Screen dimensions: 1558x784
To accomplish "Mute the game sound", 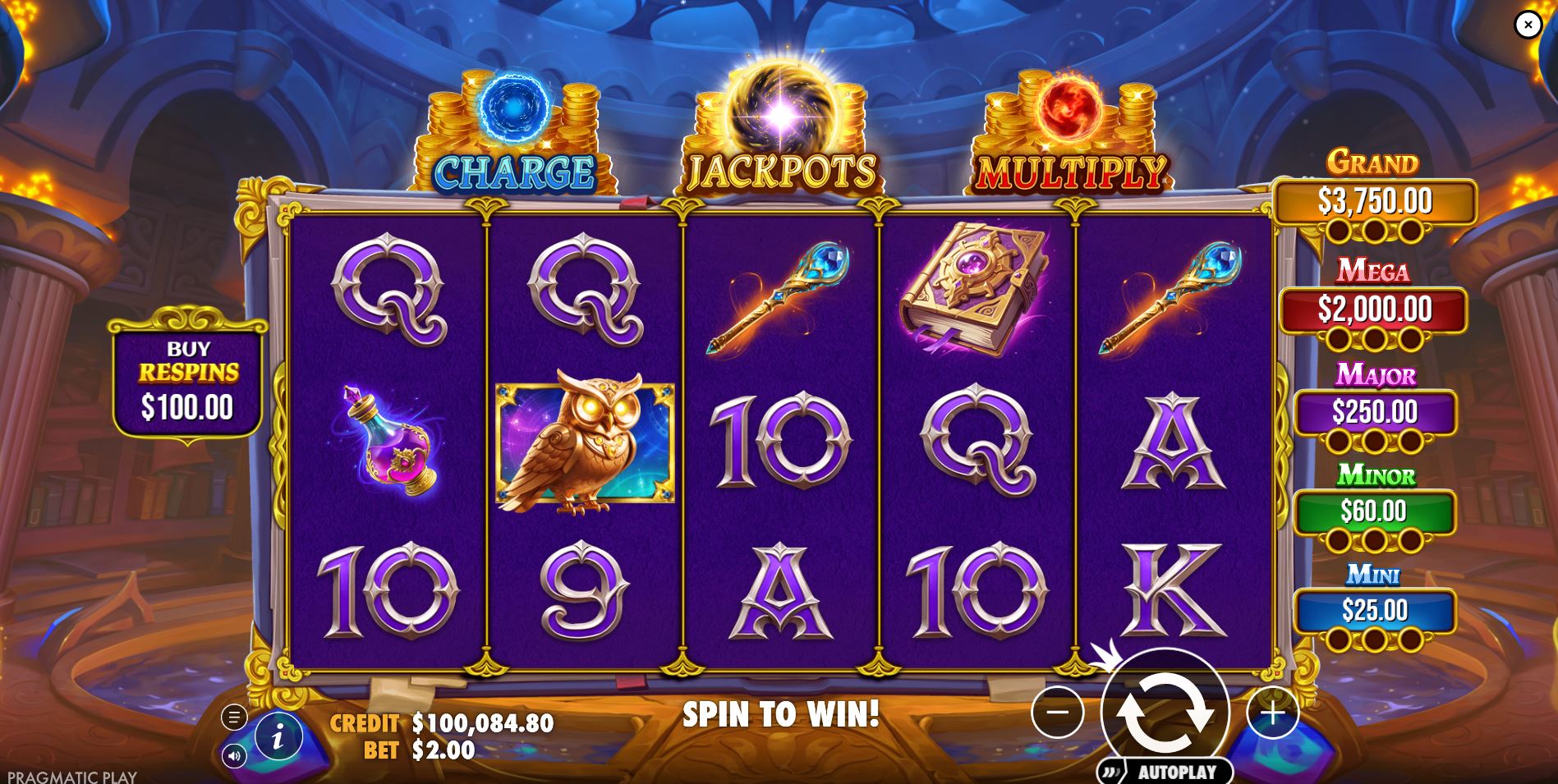I will (x=234, y=756).
